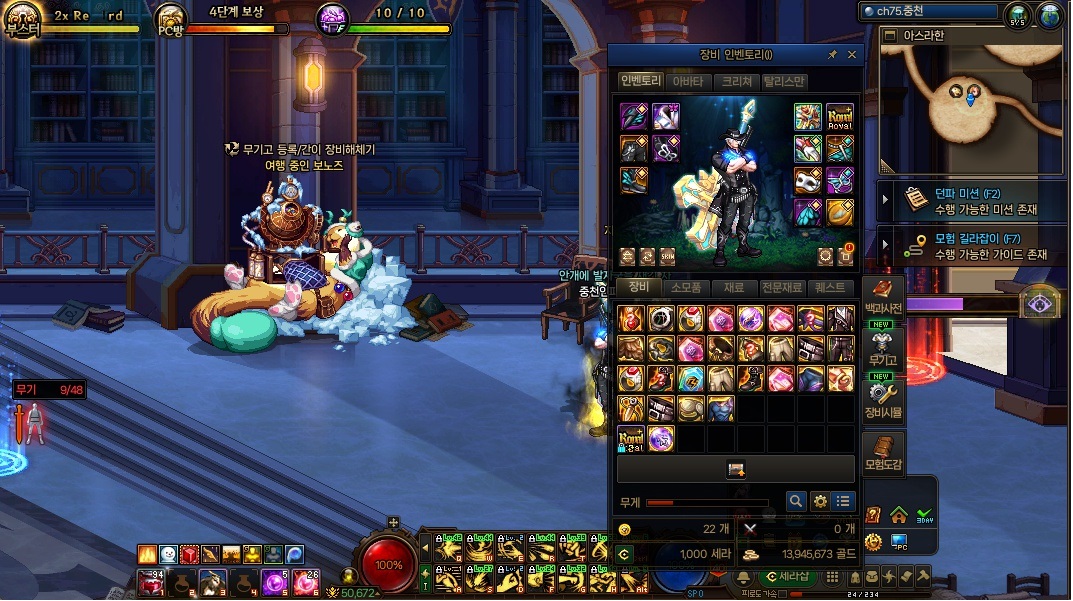View the 퀘스트 item category
This screenshot has width=1073, height=601.
pyautogui.click(x=831, y=287)
